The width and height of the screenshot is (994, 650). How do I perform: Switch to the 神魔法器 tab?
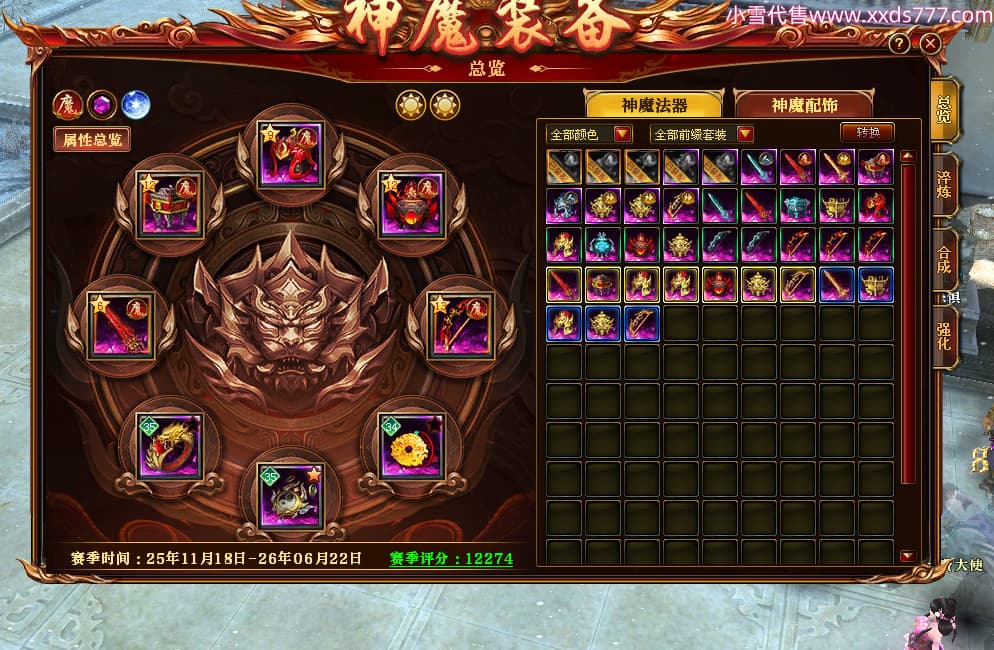tap(654, 105)
